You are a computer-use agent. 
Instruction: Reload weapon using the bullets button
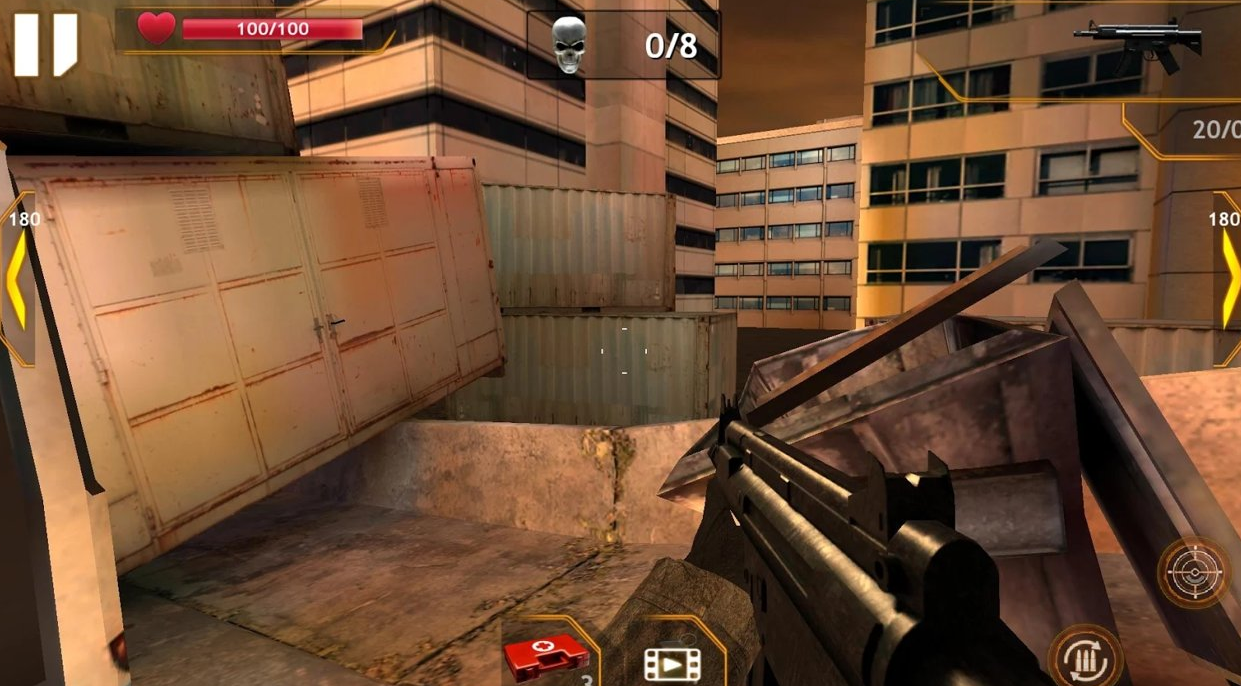tap(1084, 657)
